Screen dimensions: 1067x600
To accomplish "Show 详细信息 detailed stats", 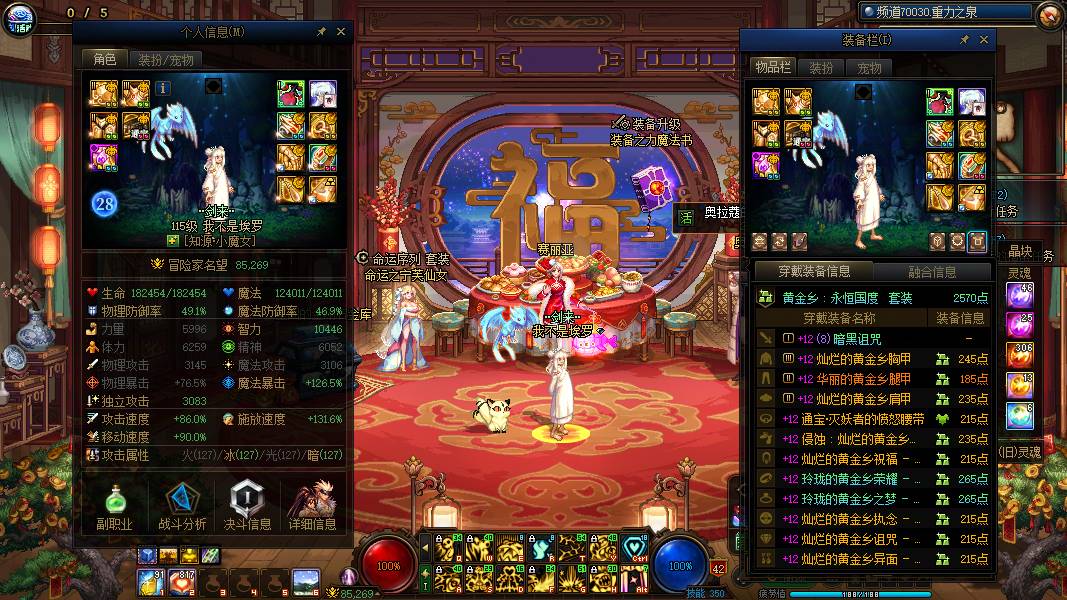I will [312, 506].
